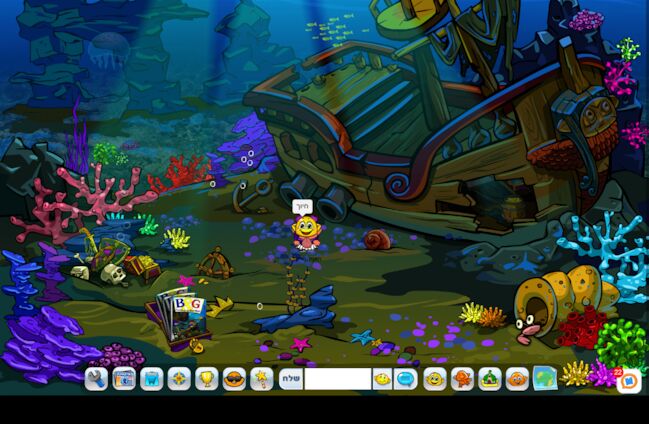Open the yellow emoticon picker
The width and height of the screenshot is (649, 424).
click(382, 379)
